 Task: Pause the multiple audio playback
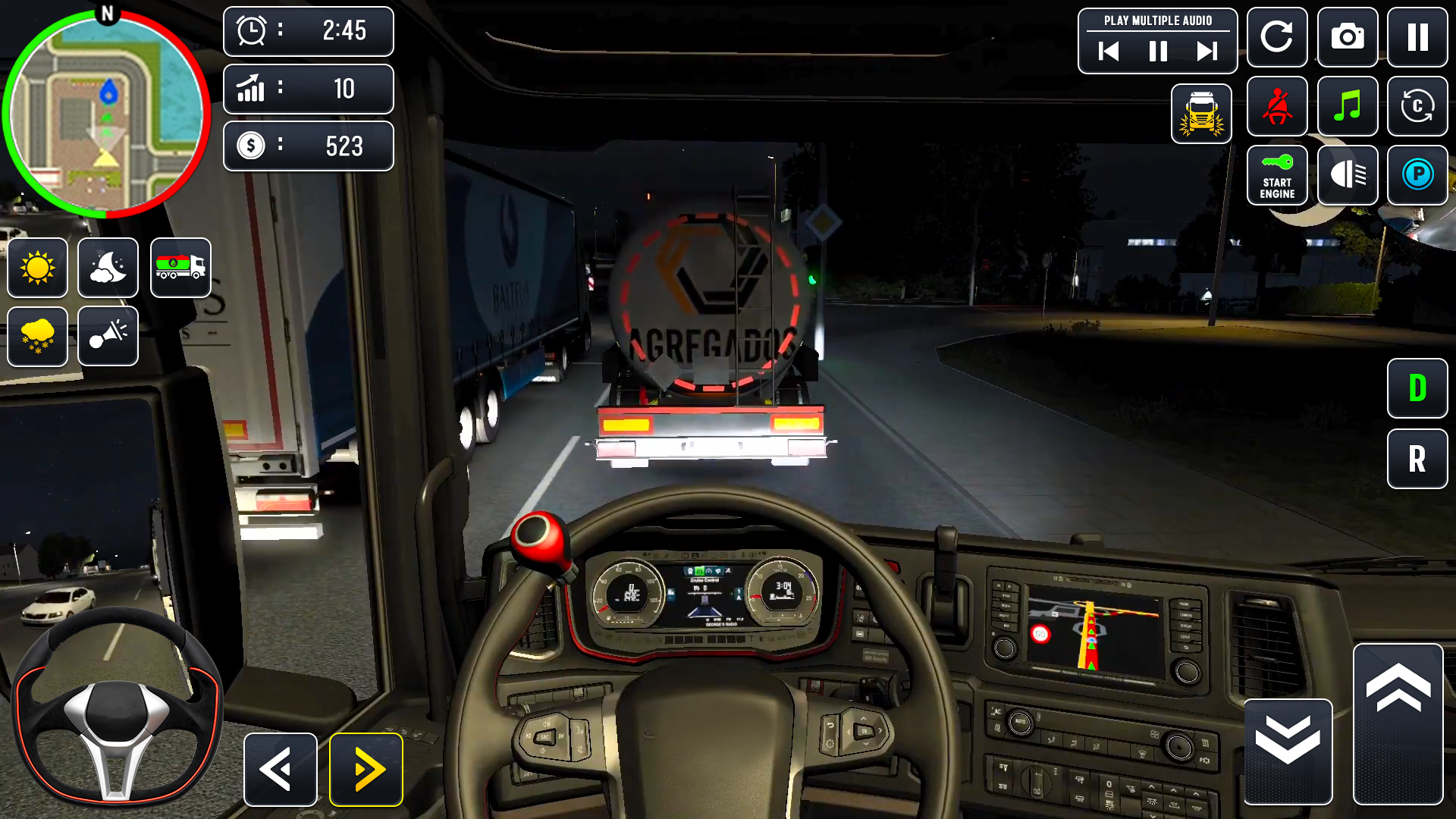point(1157,52)
